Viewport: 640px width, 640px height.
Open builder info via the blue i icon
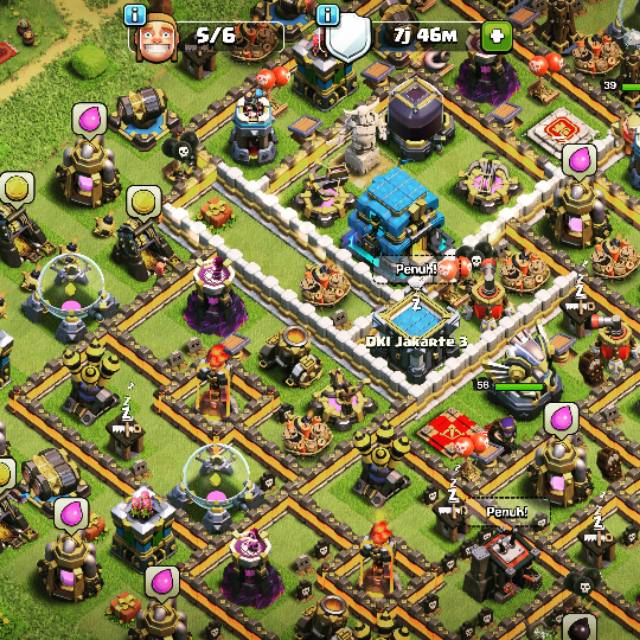coord(136,14)
